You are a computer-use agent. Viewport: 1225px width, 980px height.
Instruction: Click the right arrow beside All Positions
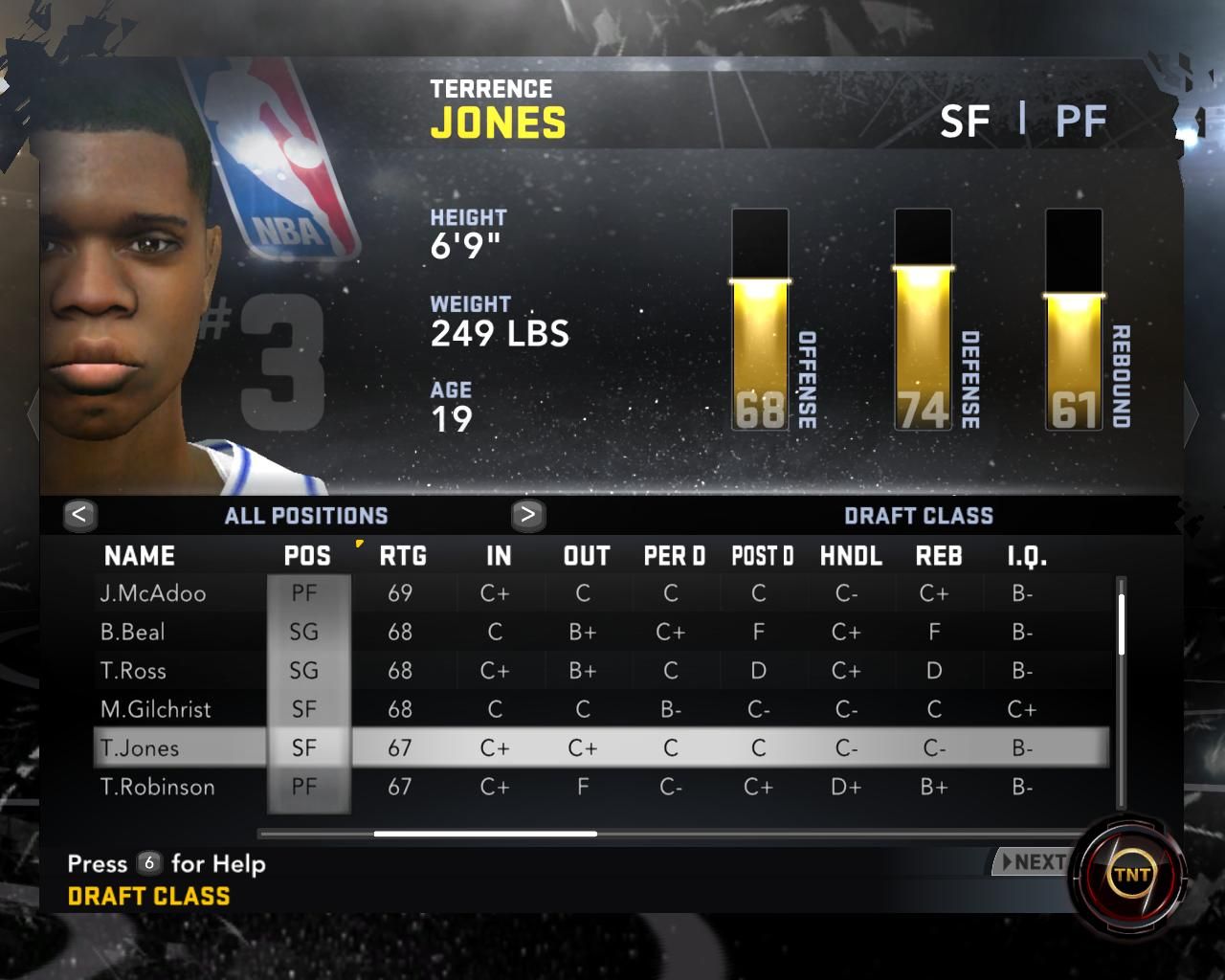tap(527, 515)
